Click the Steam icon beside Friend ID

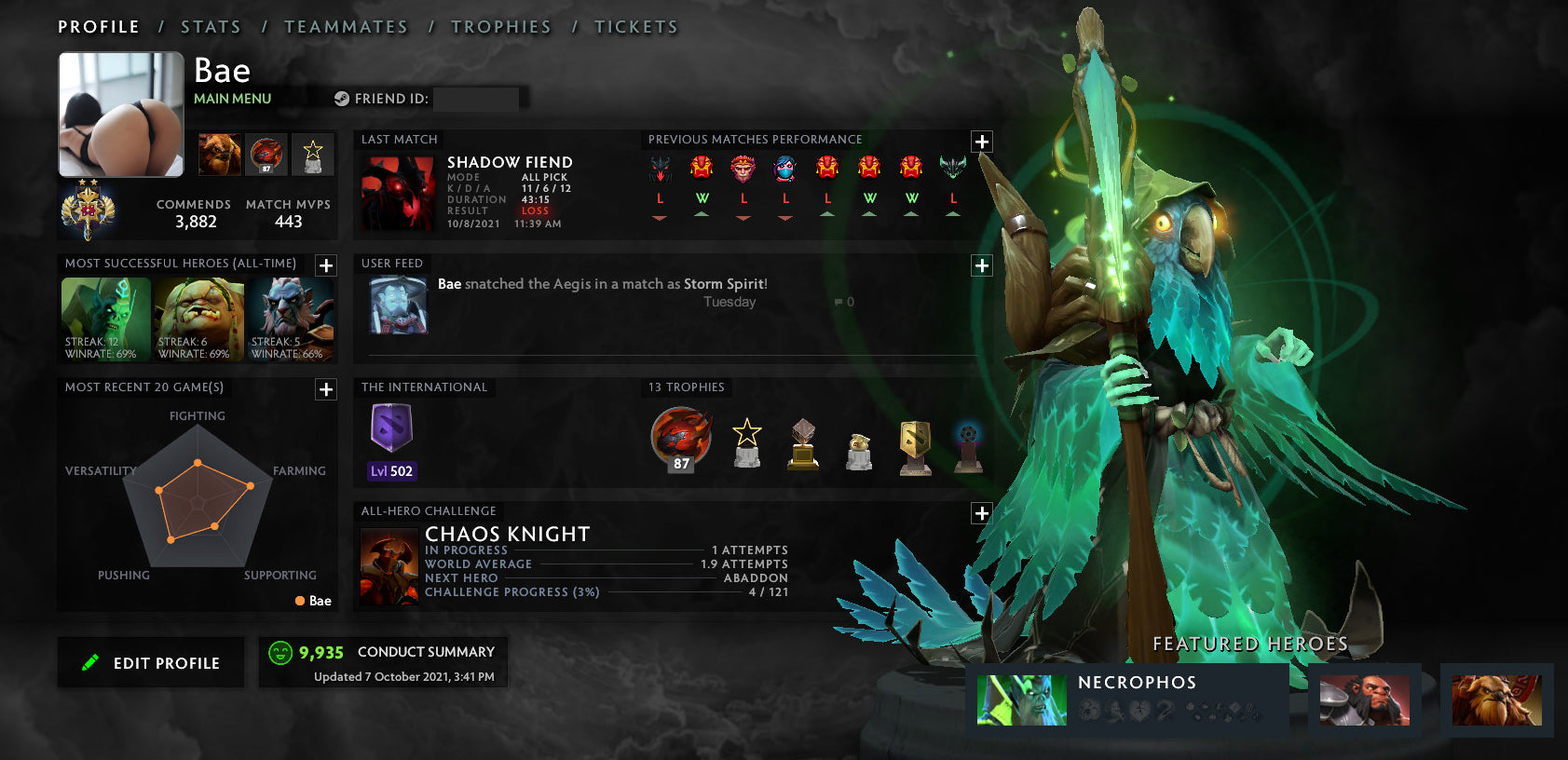coord(342,97)
